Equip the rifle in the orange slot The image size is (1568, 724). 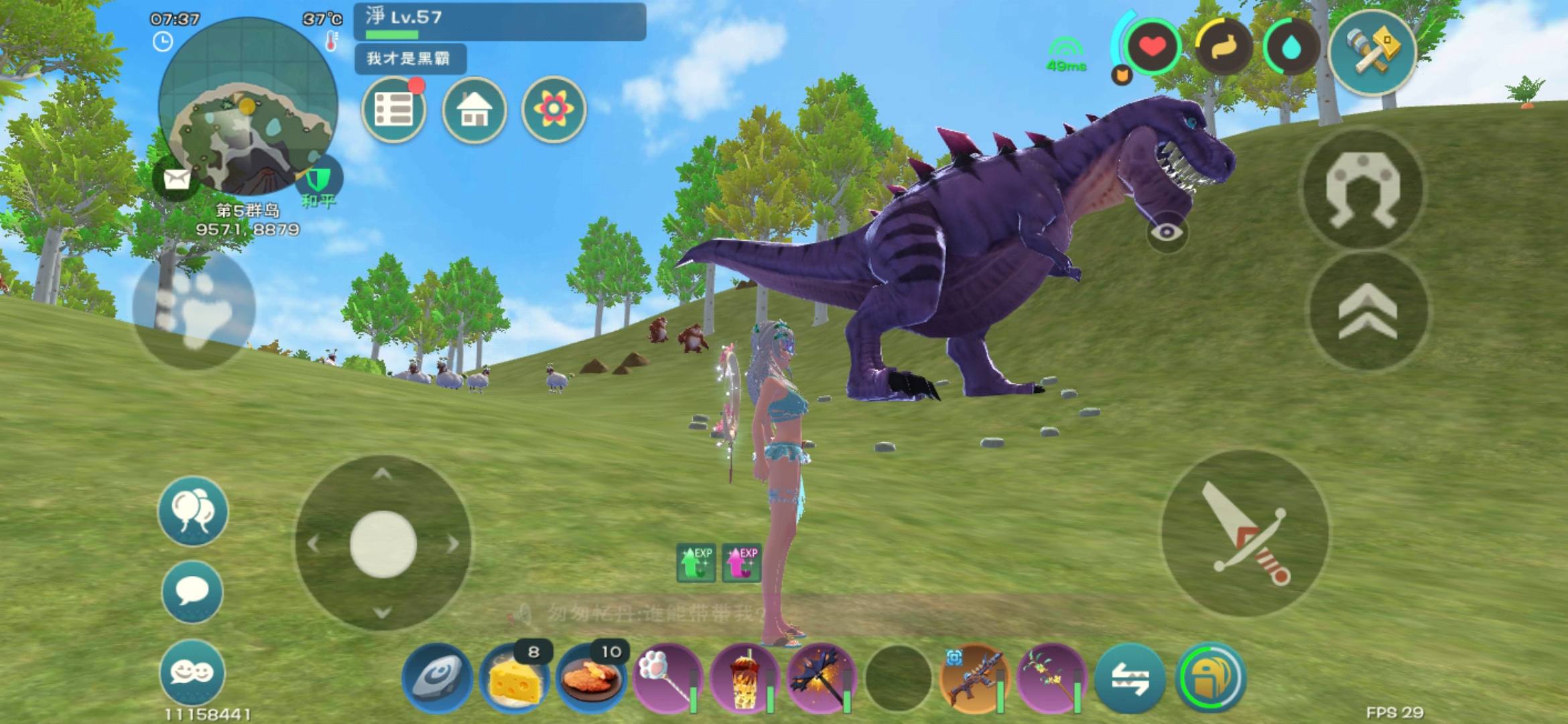pyautogui.click(x=974, y=678)
